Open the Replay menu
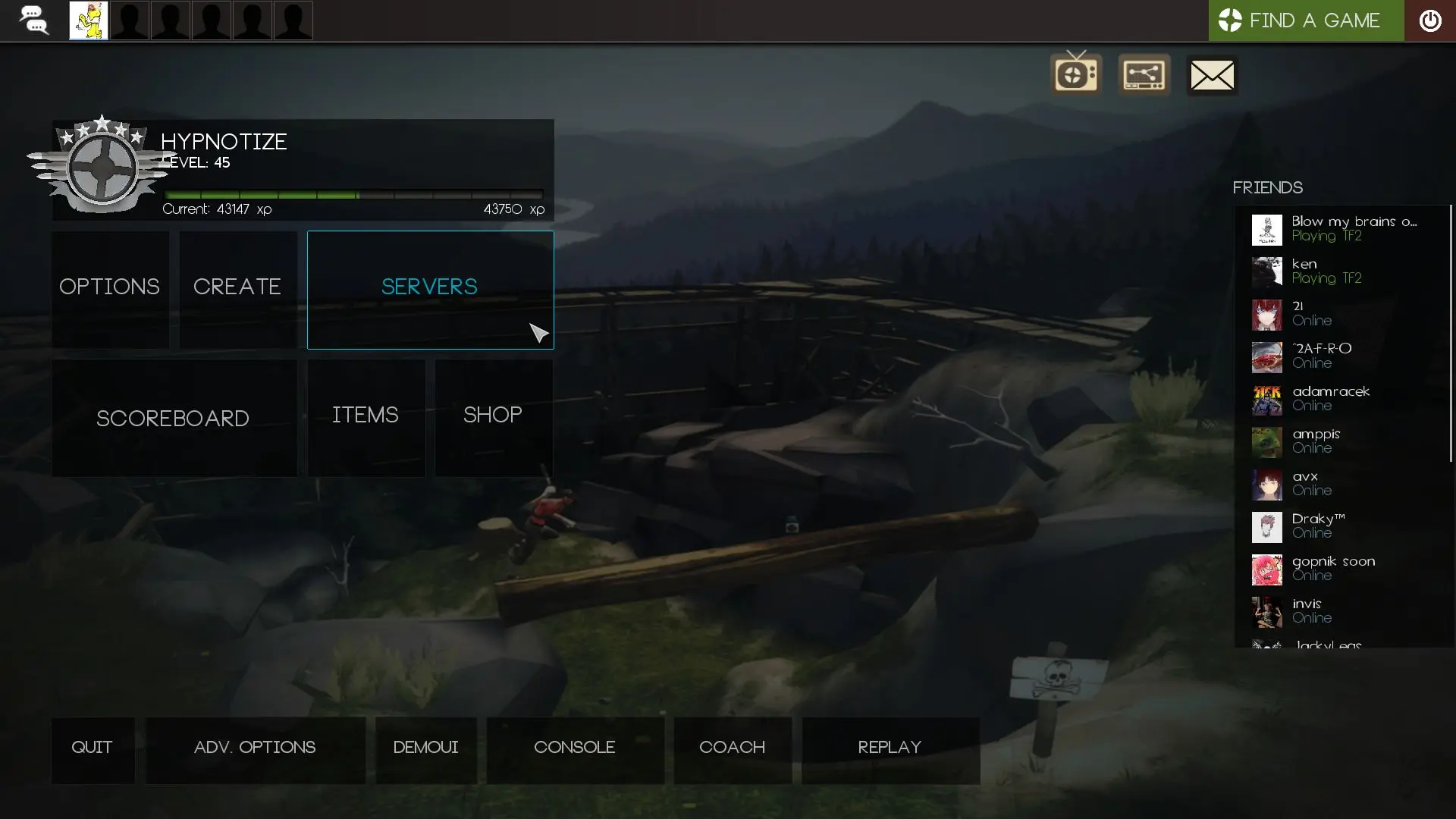Image resolution: width=1456 pixels, height=819 pixels. (890, 748)
